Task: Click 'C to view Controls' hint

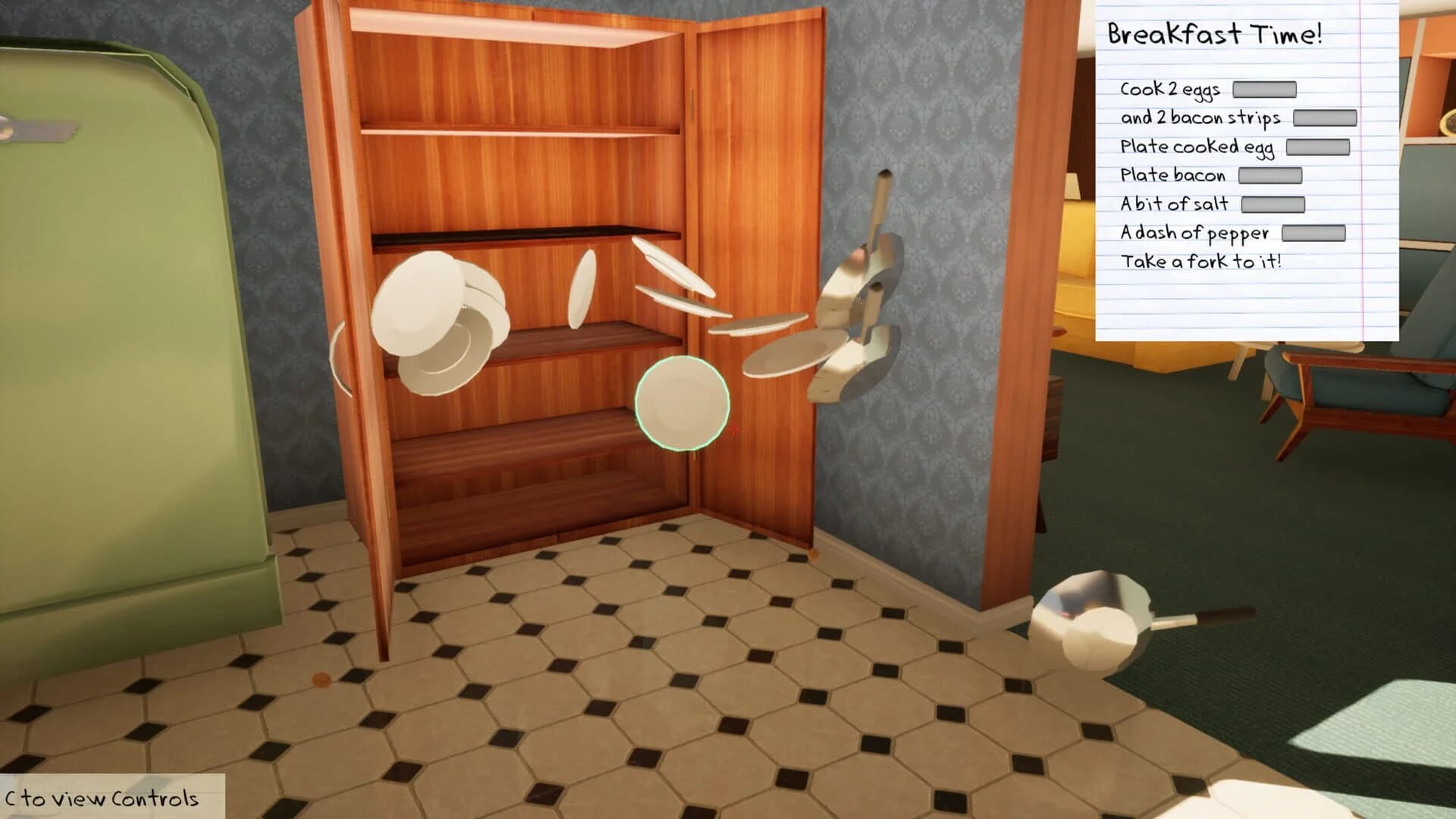Action: click(101, 798)
